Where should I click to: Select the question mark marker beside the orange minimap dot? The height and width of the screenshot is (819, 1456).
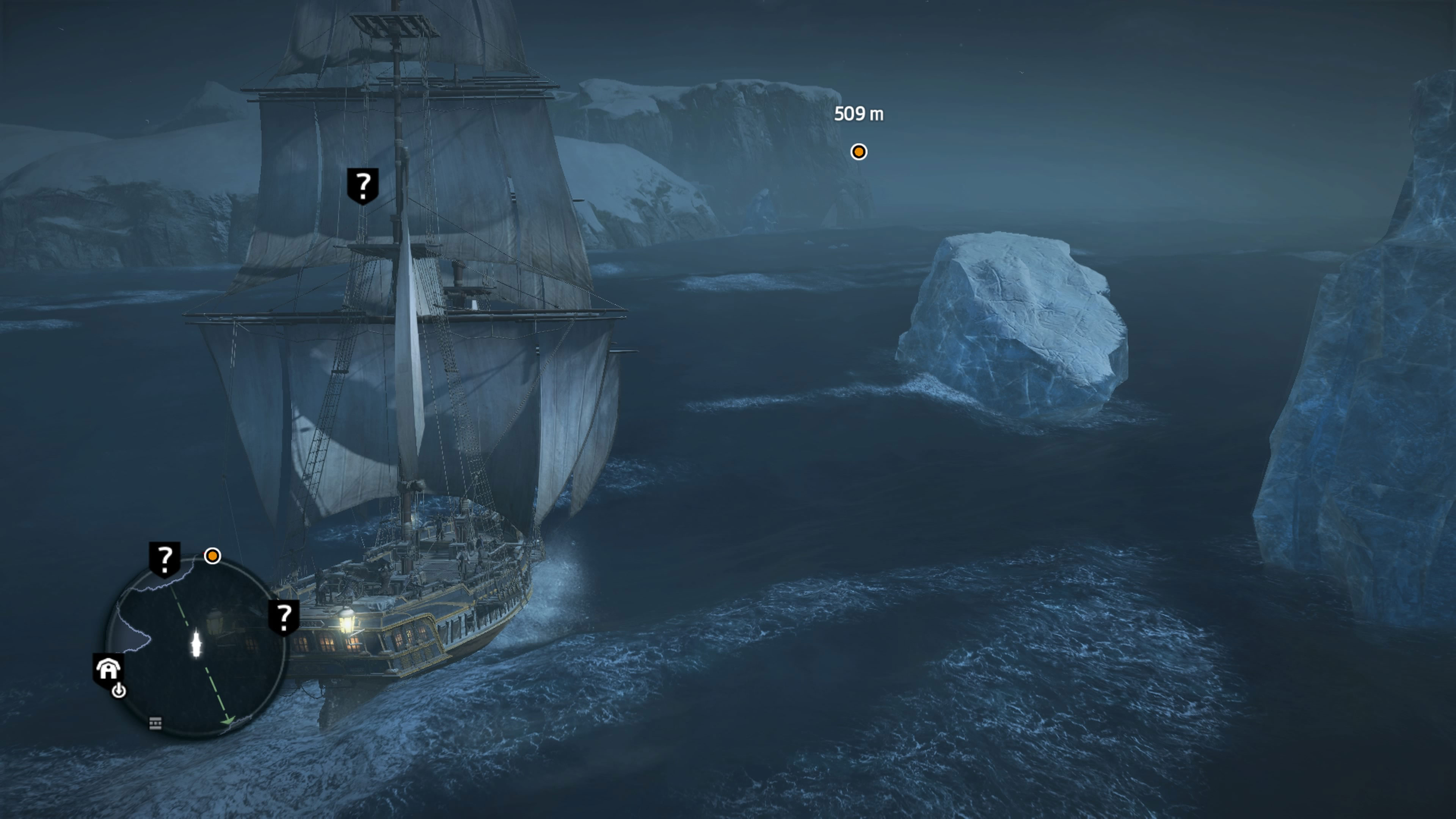[x=165, y=559]
